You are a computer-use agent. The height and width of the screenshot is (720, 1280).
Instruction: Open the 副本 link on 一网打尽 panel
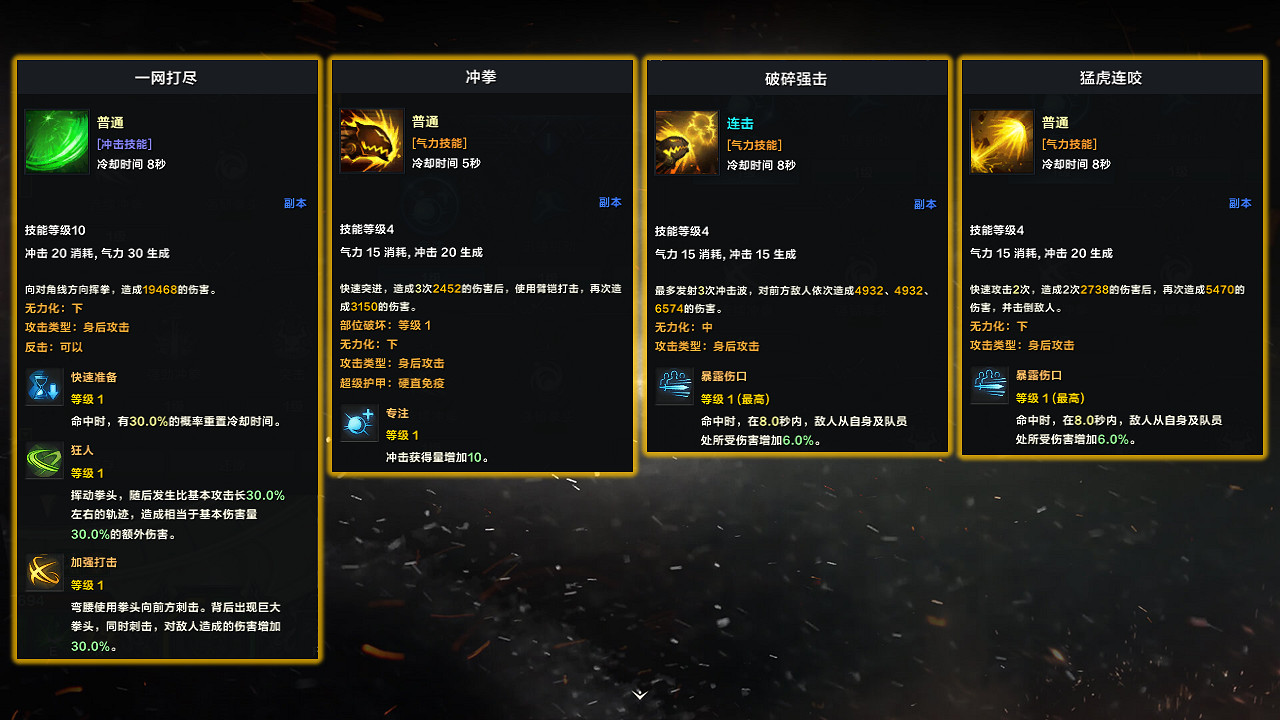point(294,202)
